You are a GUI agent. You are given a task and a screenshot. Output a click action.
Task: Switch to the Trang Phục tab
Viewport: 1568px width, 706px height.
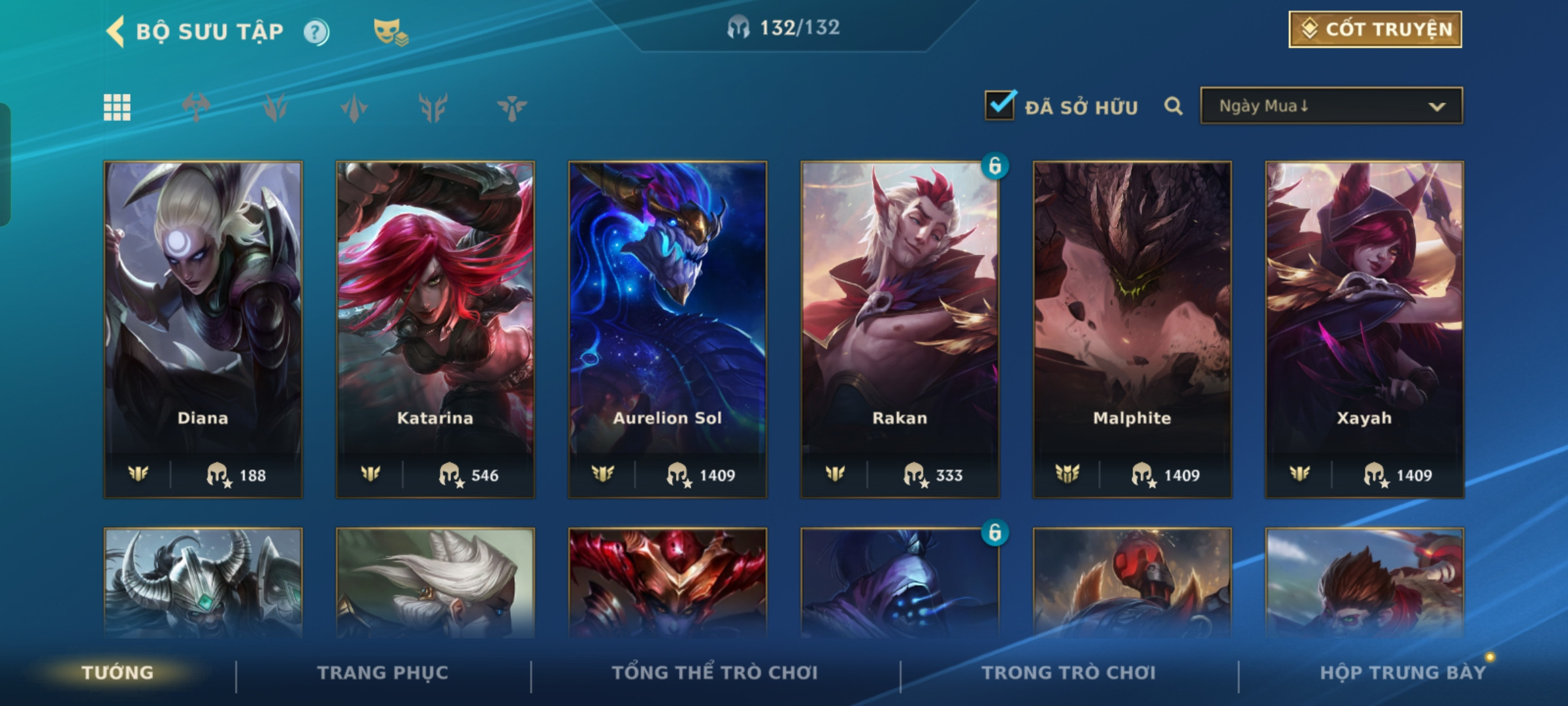pyautogui.click(x=383, y=673)
